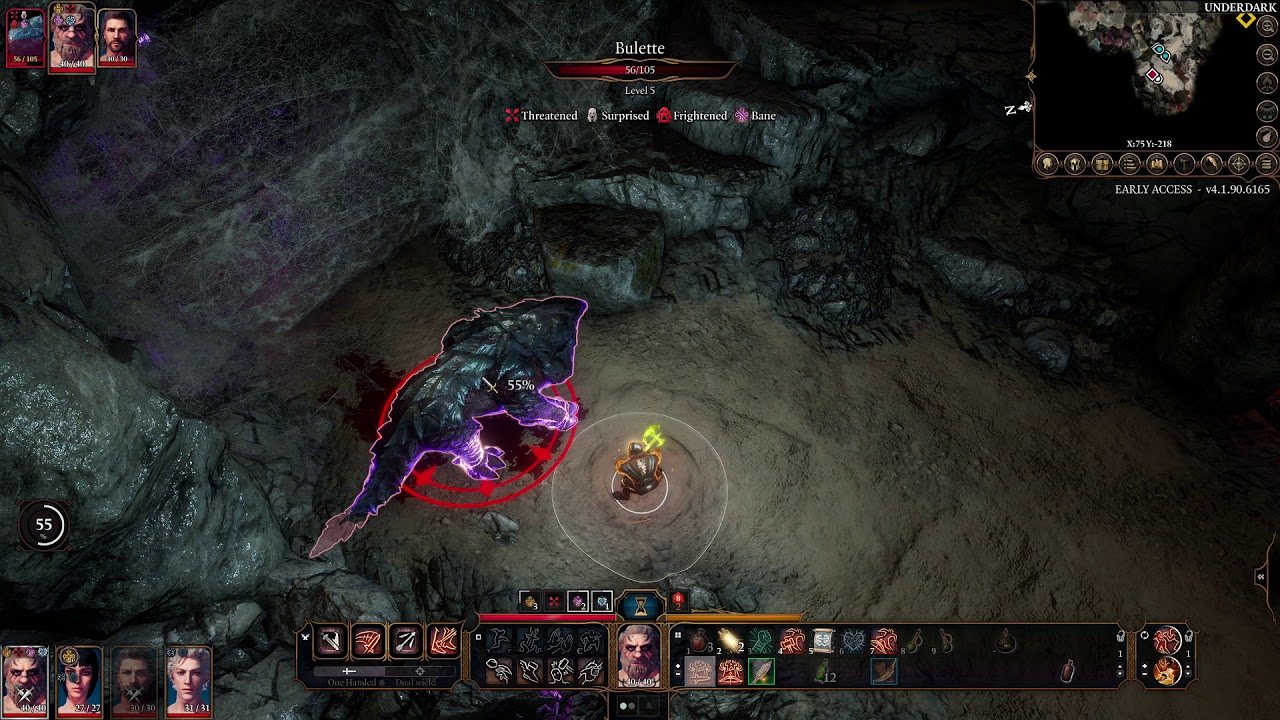Open the character sheet icon below the minimap

(x=1050, y=163)
